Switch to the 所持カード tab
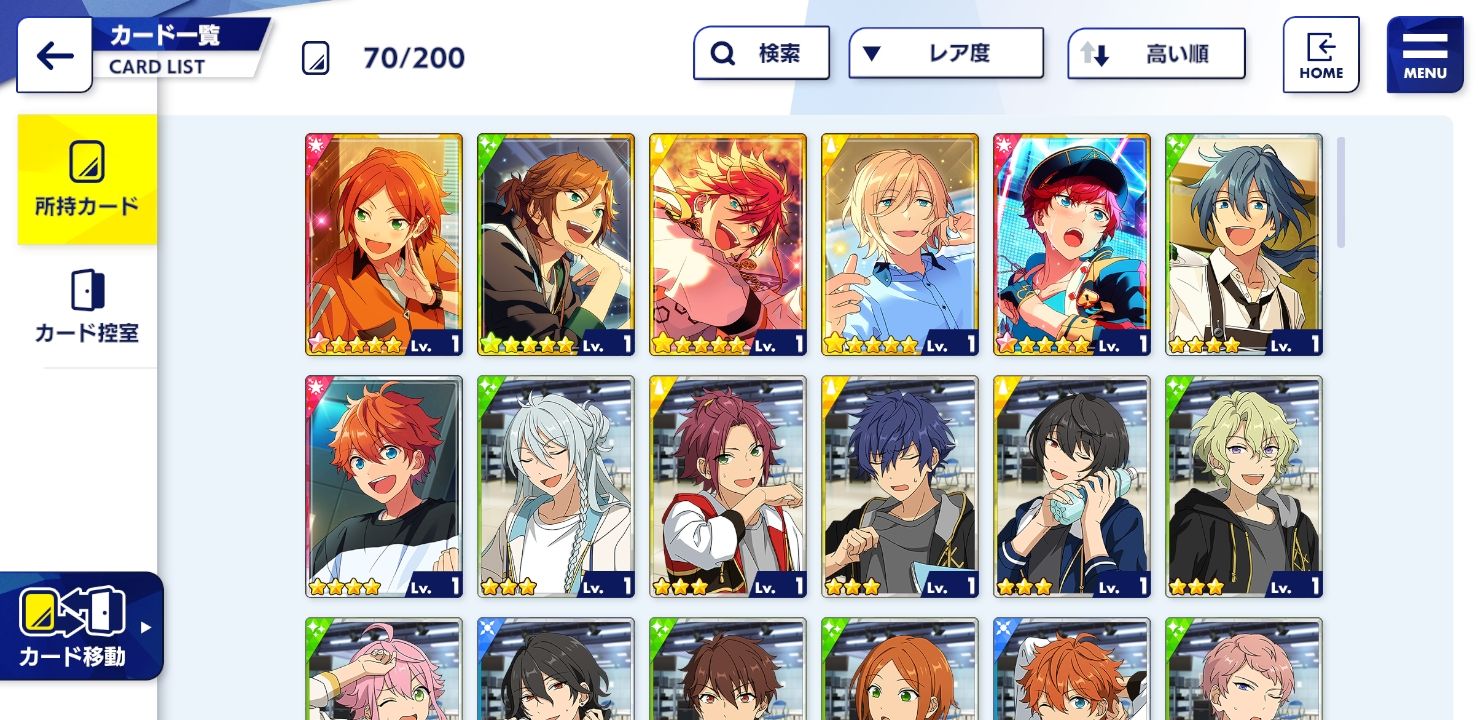Screen dimensions: 1480x720 coord(87,180)
